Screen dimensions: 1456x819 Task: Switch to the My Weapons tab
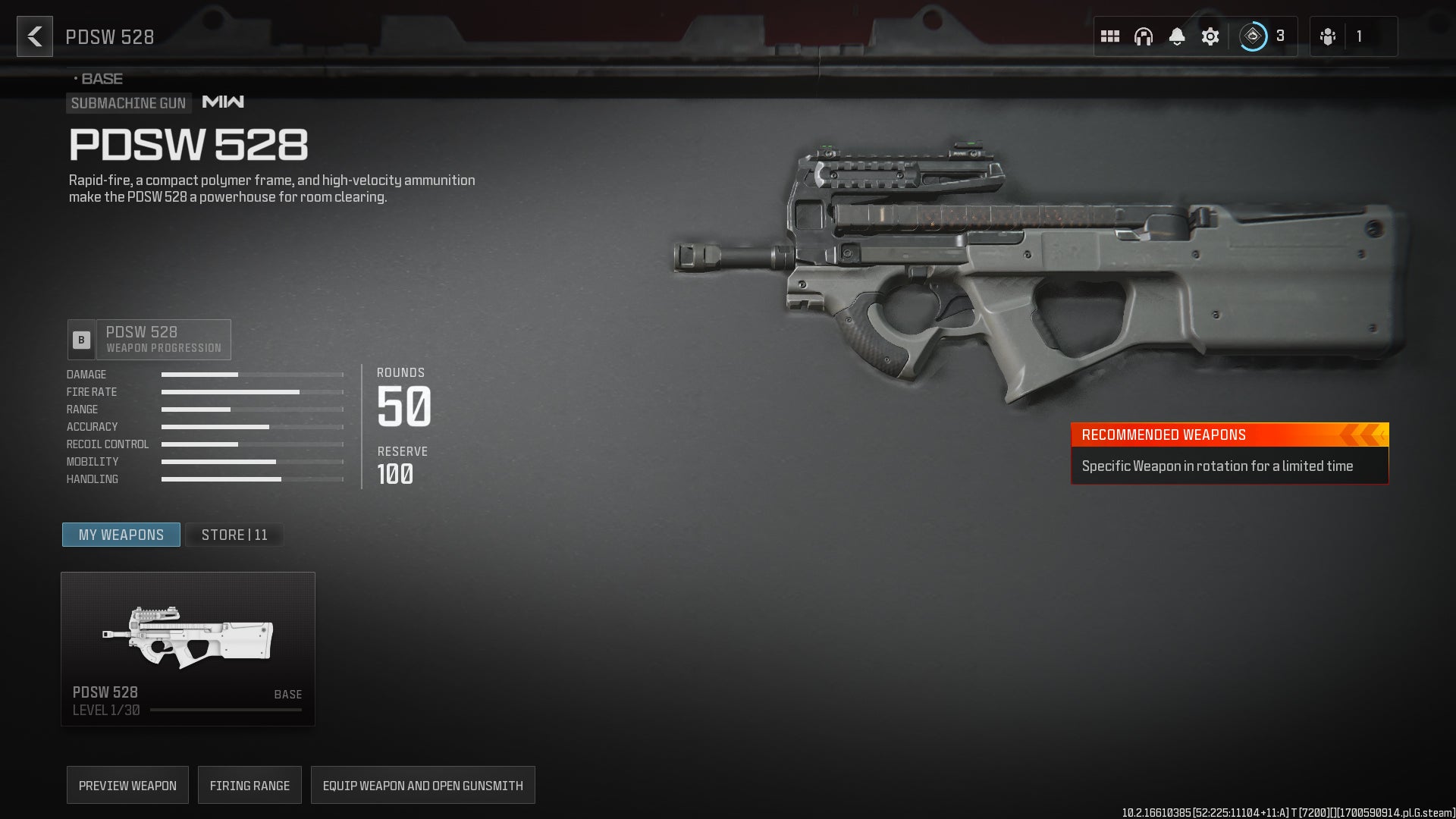(x=121, y=535)
